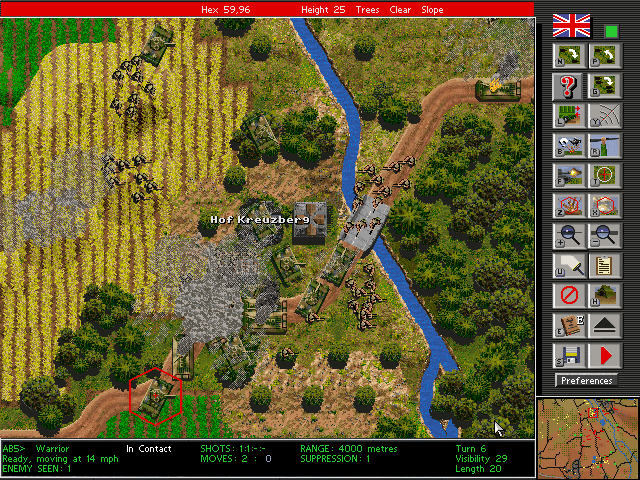Viewport: 640px width, 480px height.
Task: Click the red question mark help button
Action: pyautogui.click(x=567, y=85)
